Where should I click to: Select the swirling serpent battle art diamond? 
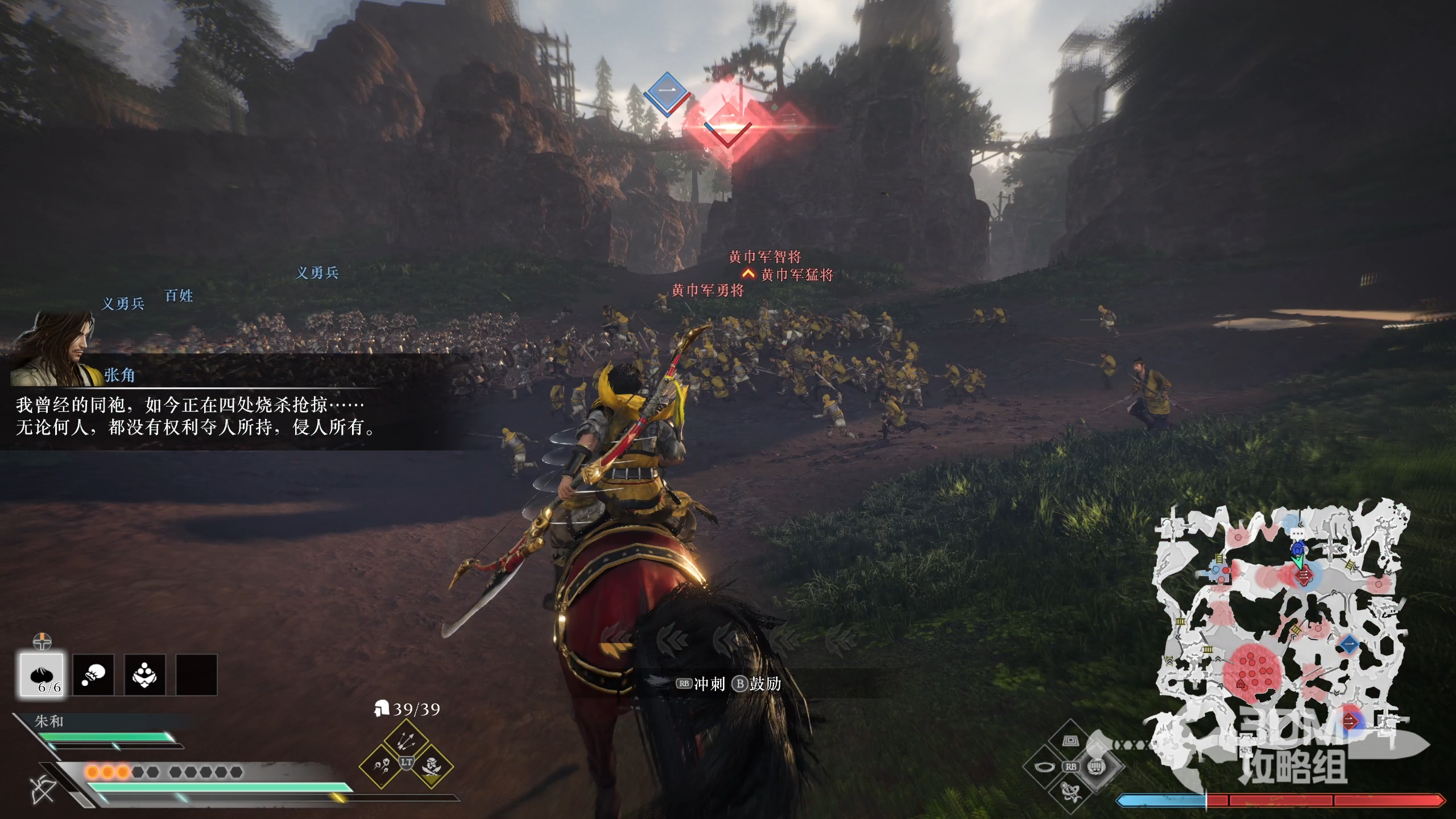click(1070, 792)
